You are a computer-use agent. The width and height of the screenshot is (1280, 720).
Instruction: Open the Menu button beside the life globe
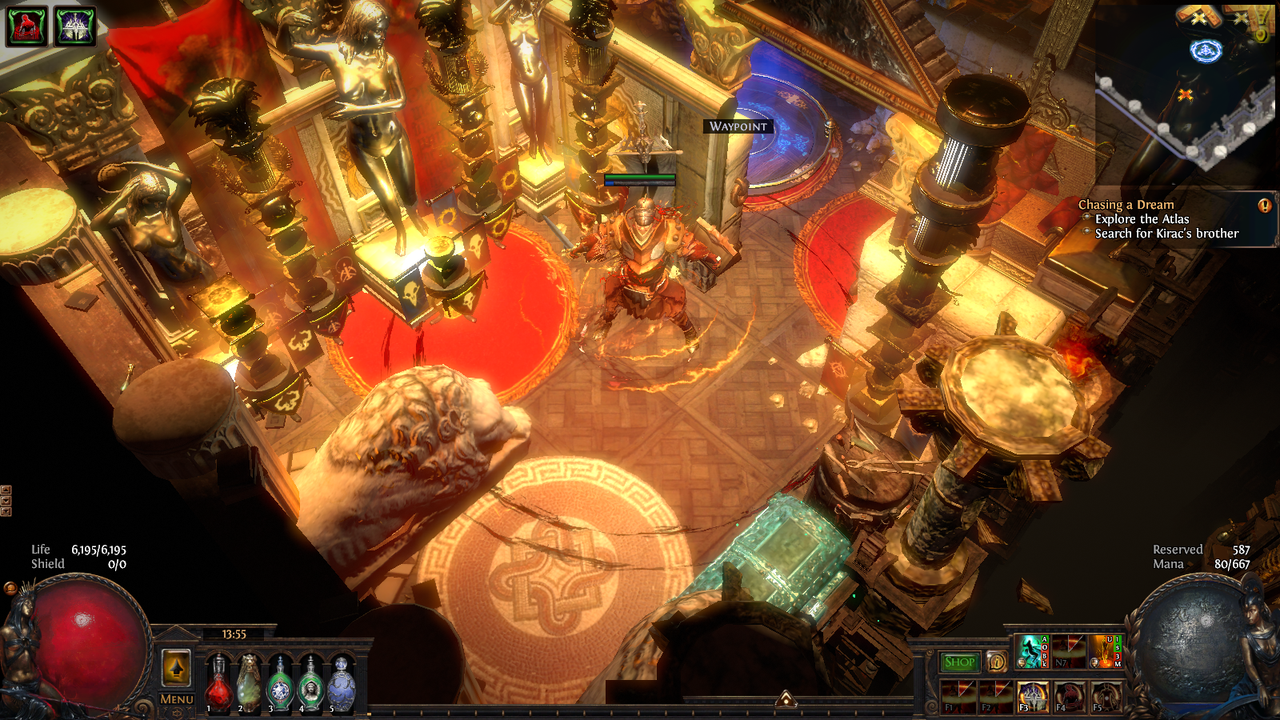177,699
